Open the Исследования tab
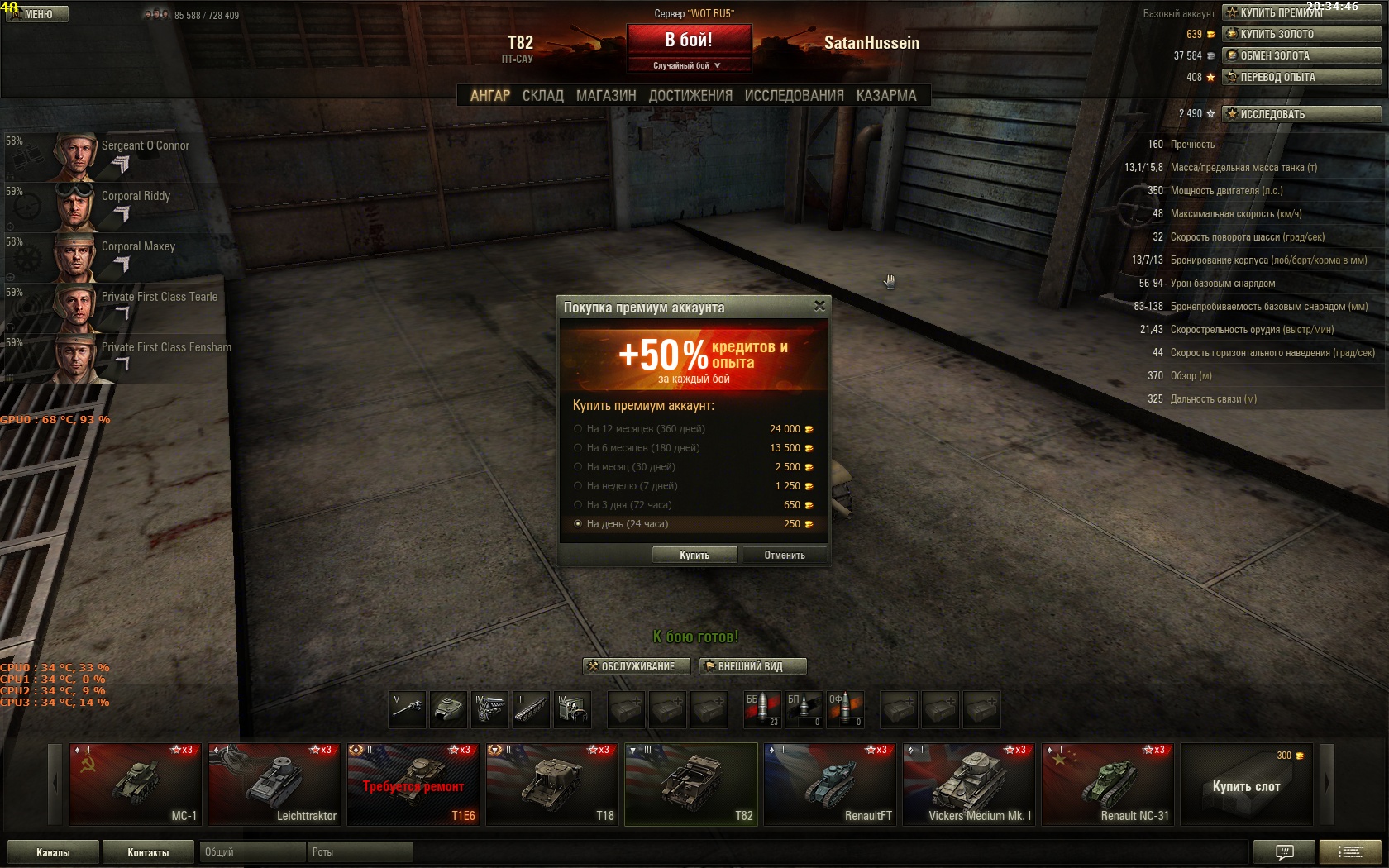The image size is (1389, 868). (x=794, y=96)
